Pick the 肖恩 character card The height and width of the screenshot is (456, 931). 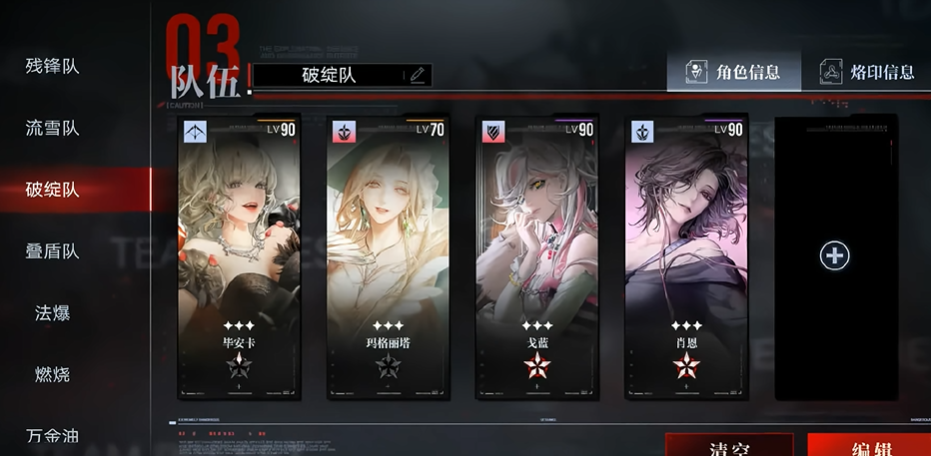(686, 258)
